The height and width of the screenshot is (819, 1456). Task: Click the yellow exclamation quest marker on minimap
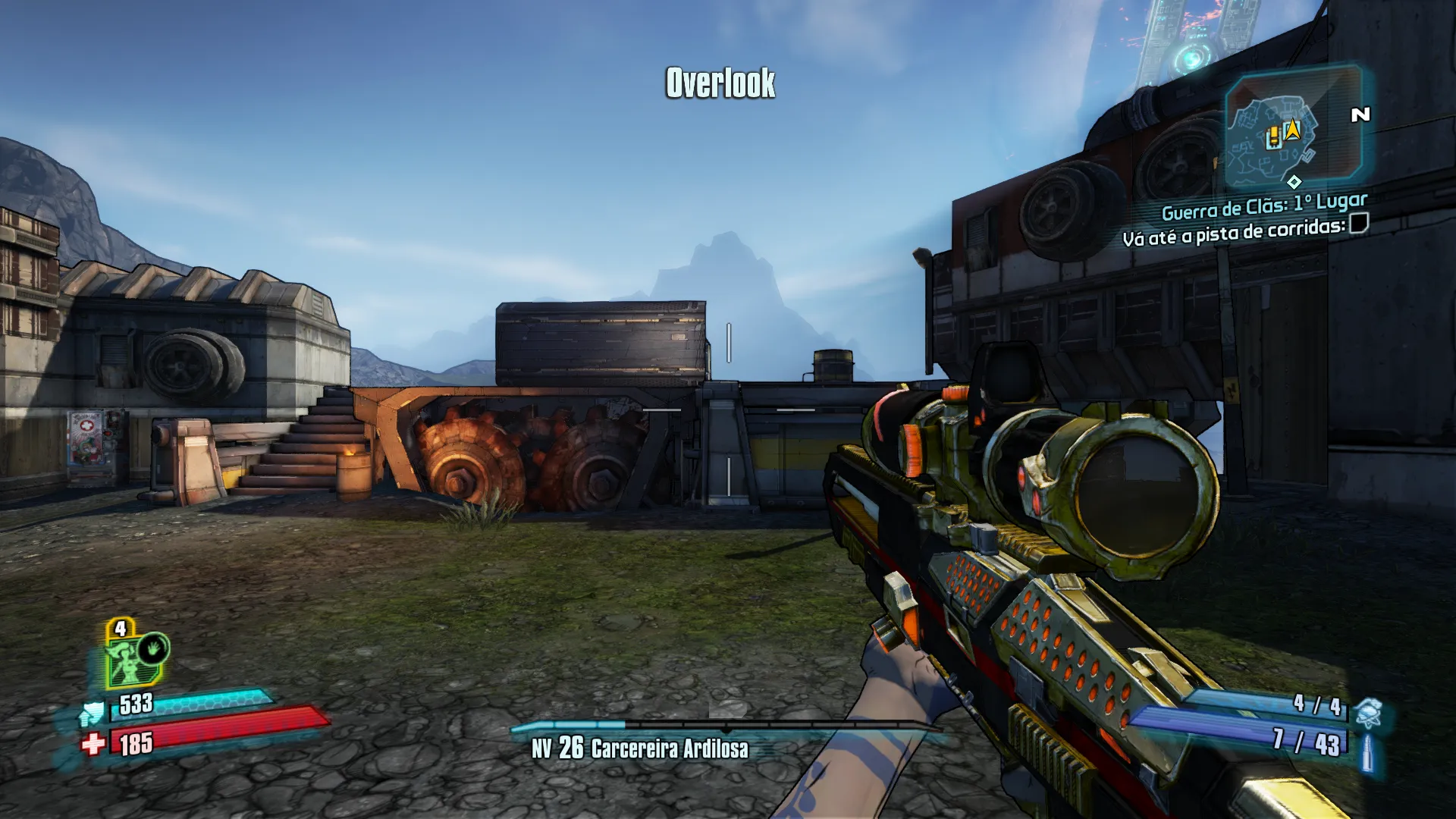[x=1274, y=137]
